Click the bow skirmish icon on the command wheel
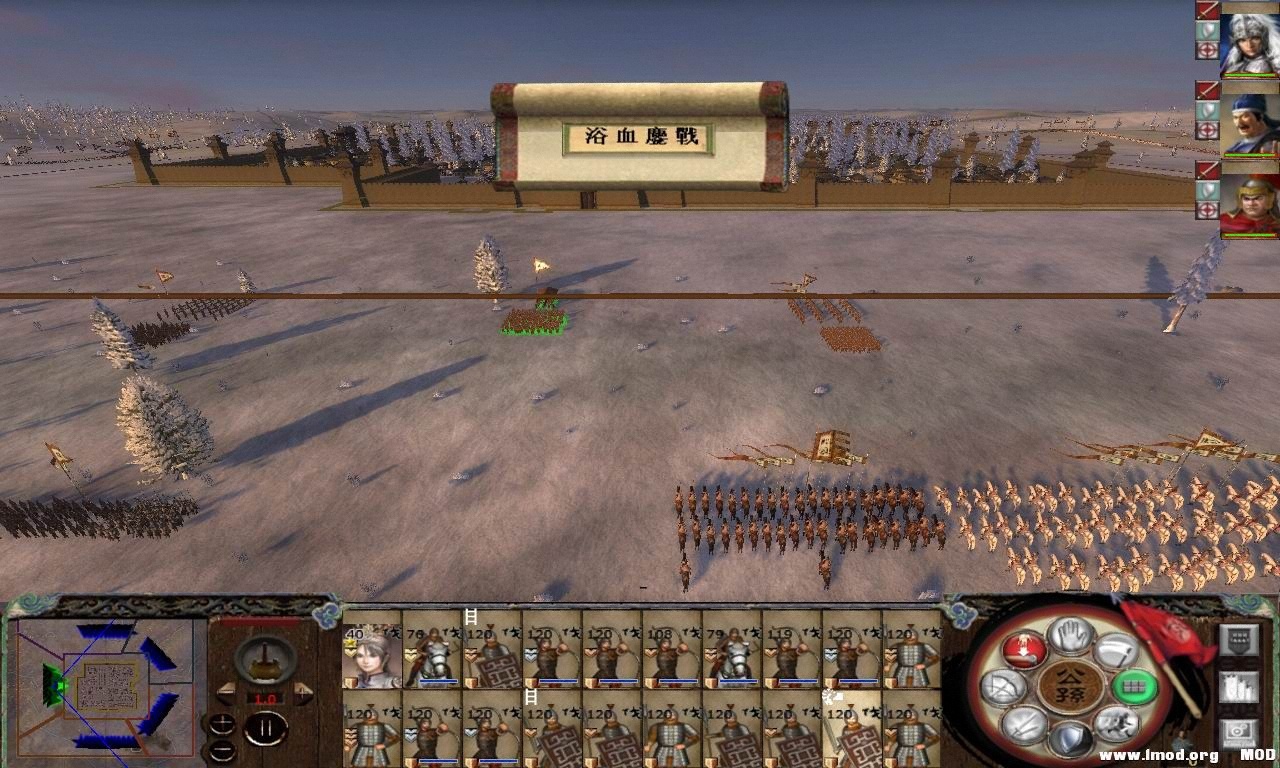1280x768 pixels. point(1006,687)
